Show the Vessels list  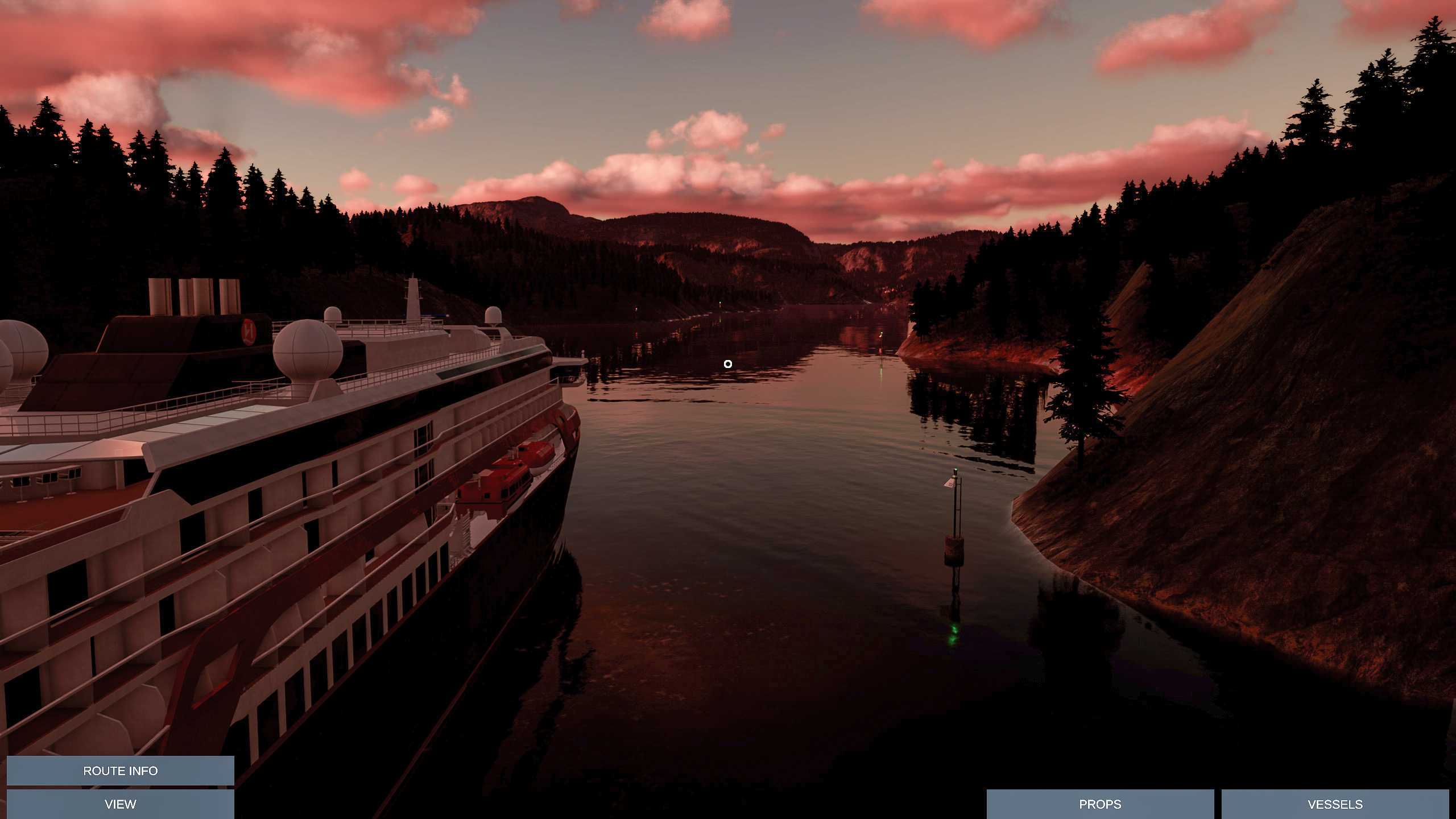point(1335,804)
